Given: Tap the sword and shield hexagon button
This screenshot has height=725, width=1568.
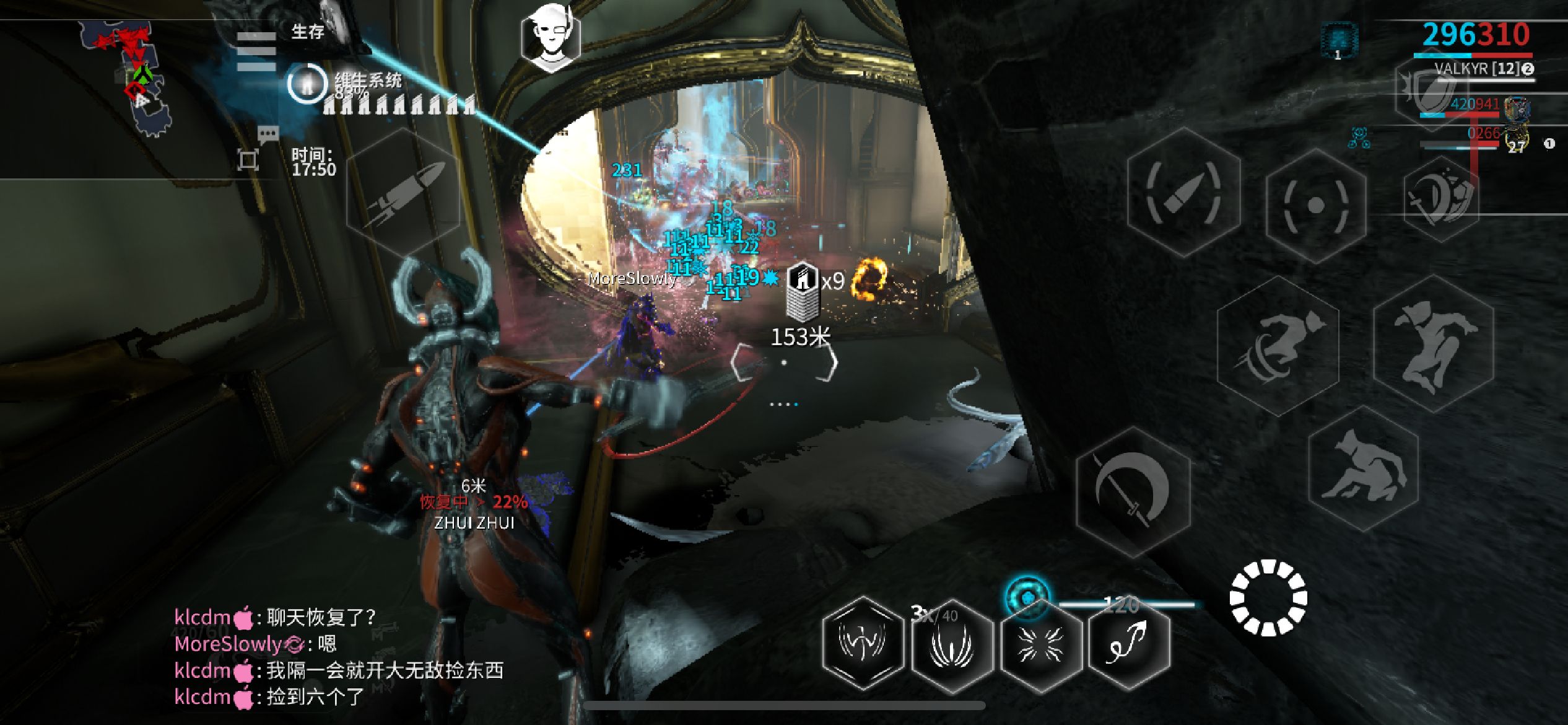Looking at the screenshot, I should pyautogui.click(x=1440, y=198).
